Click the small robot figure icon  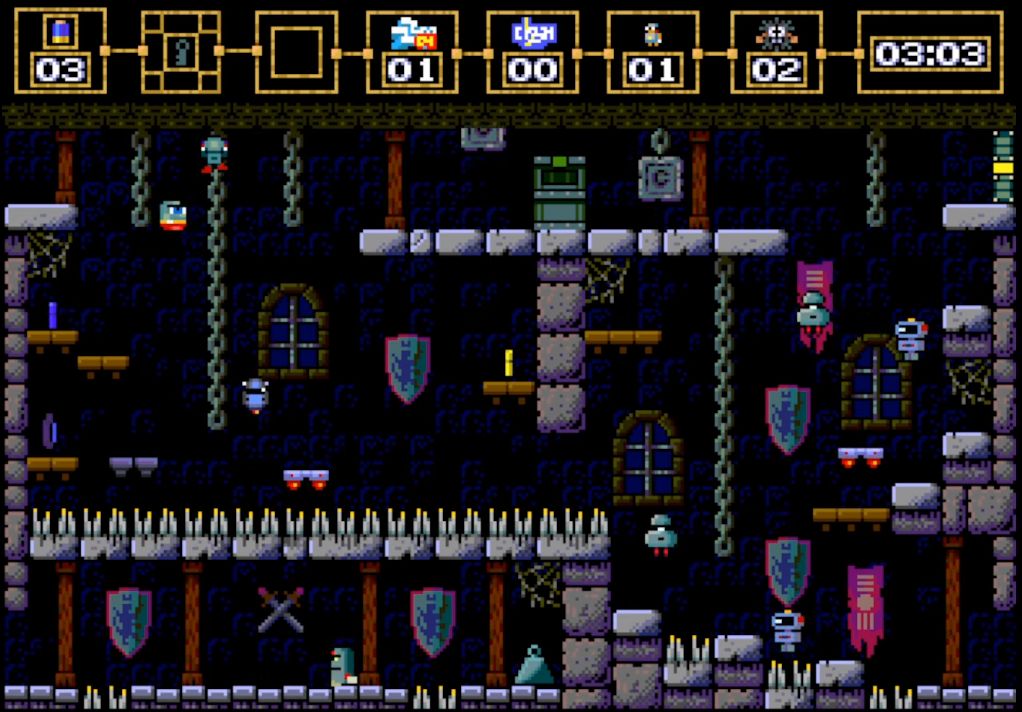click(653, 35)
